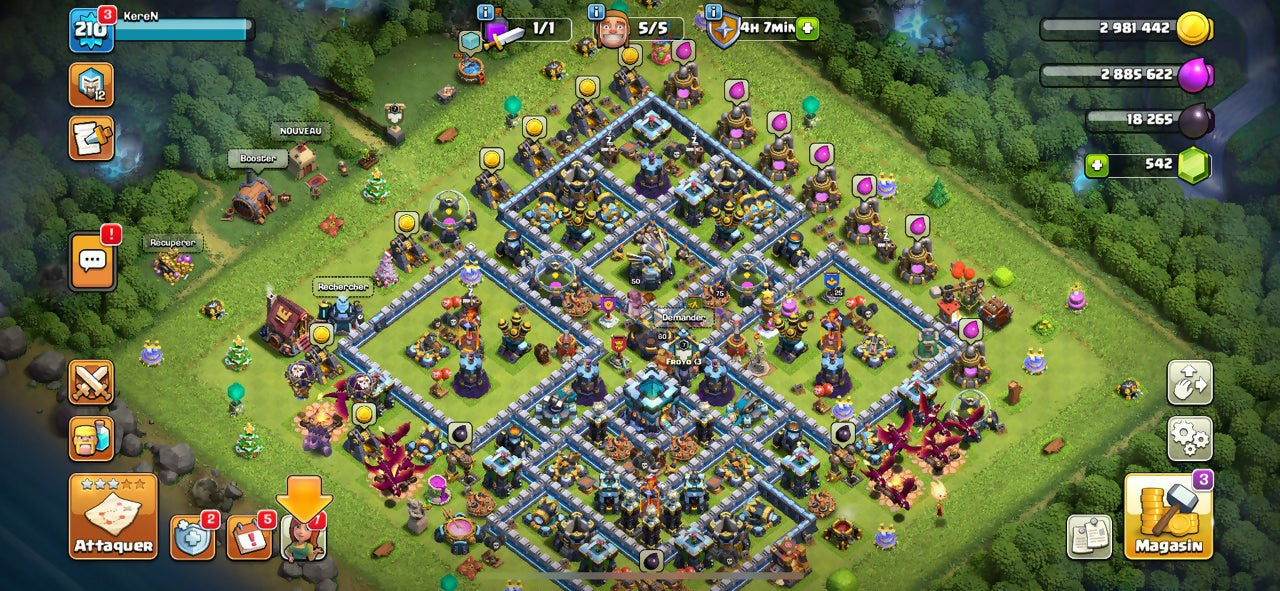Show info for the shield timer
The image size is (1280, 591).
[x=713, y=12]
